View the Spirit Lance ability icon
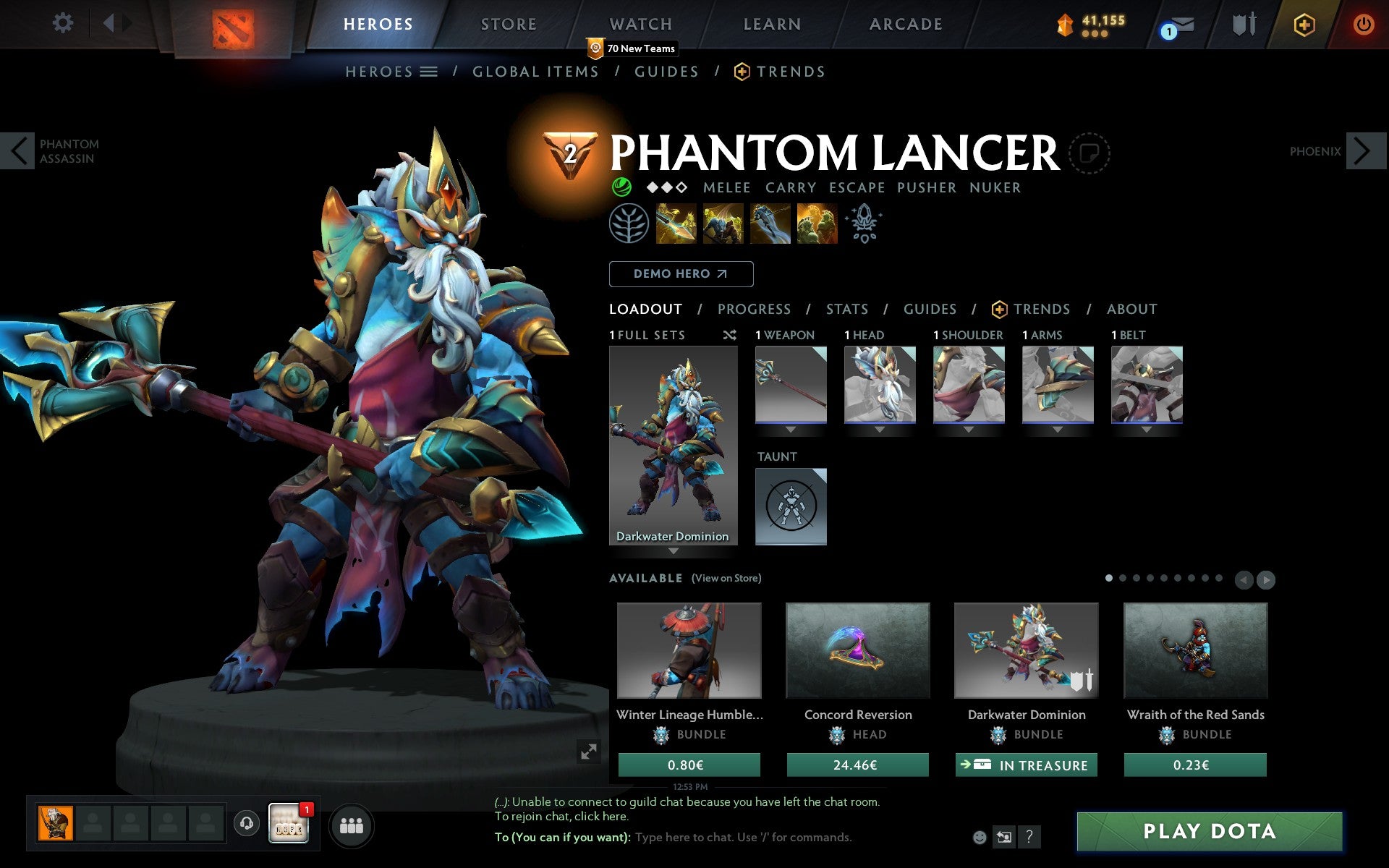The height and width of the screenshot is (868, 1389). 676,224
